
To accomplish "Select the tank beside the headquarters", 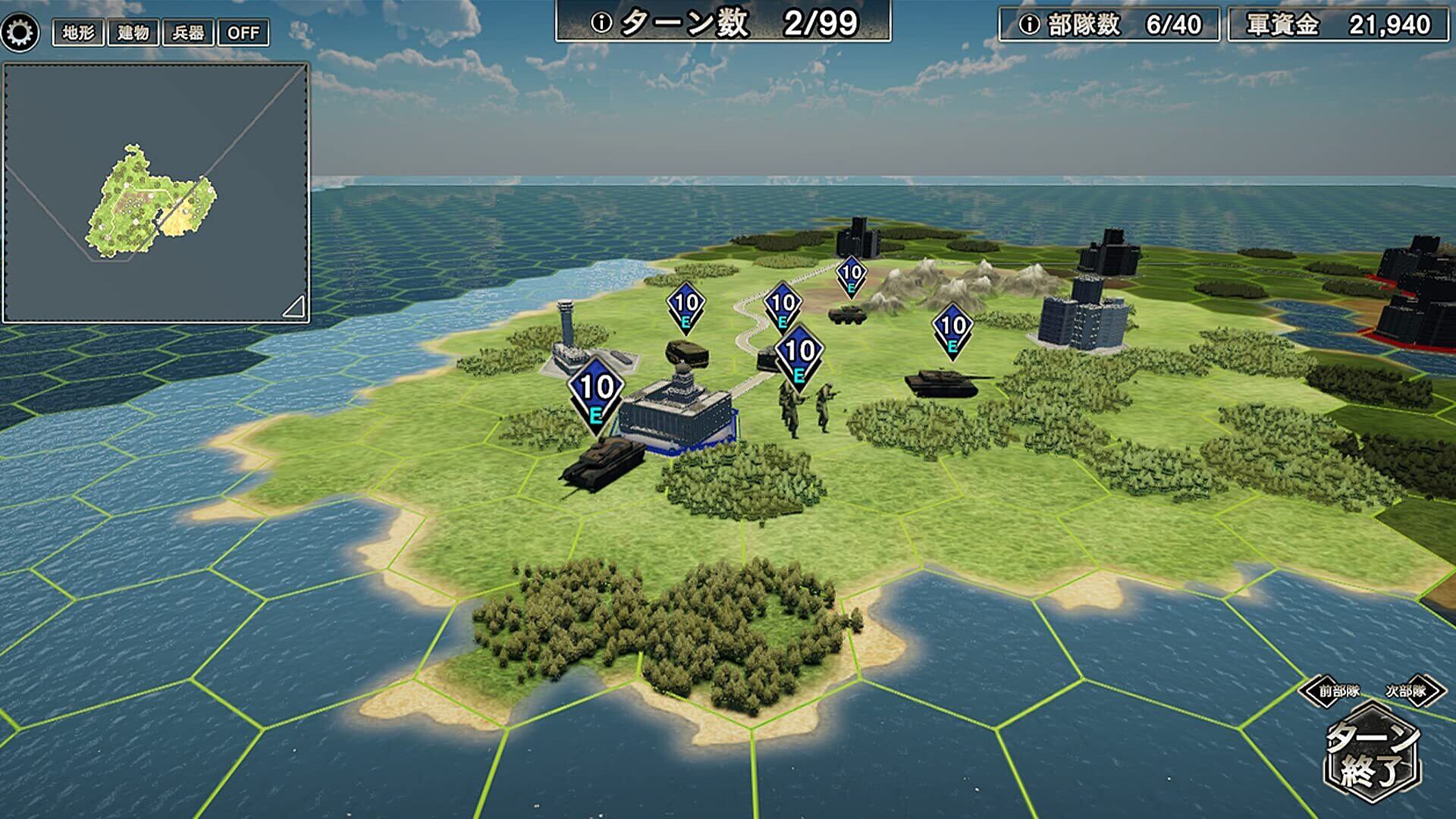I will (x=603, y=461).
